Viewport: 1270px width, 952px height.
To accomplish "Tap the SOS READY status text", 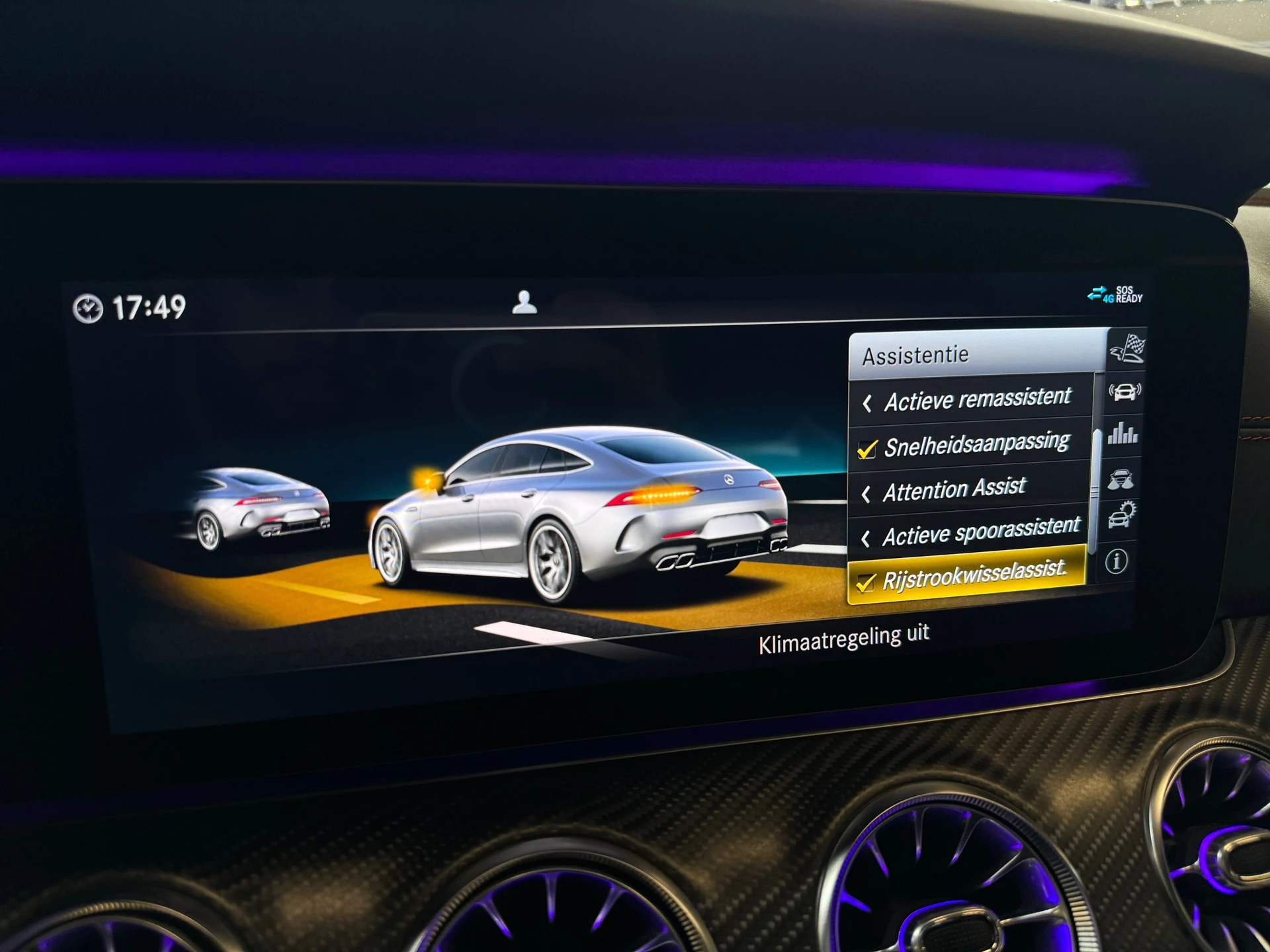I will (1128, 294).
